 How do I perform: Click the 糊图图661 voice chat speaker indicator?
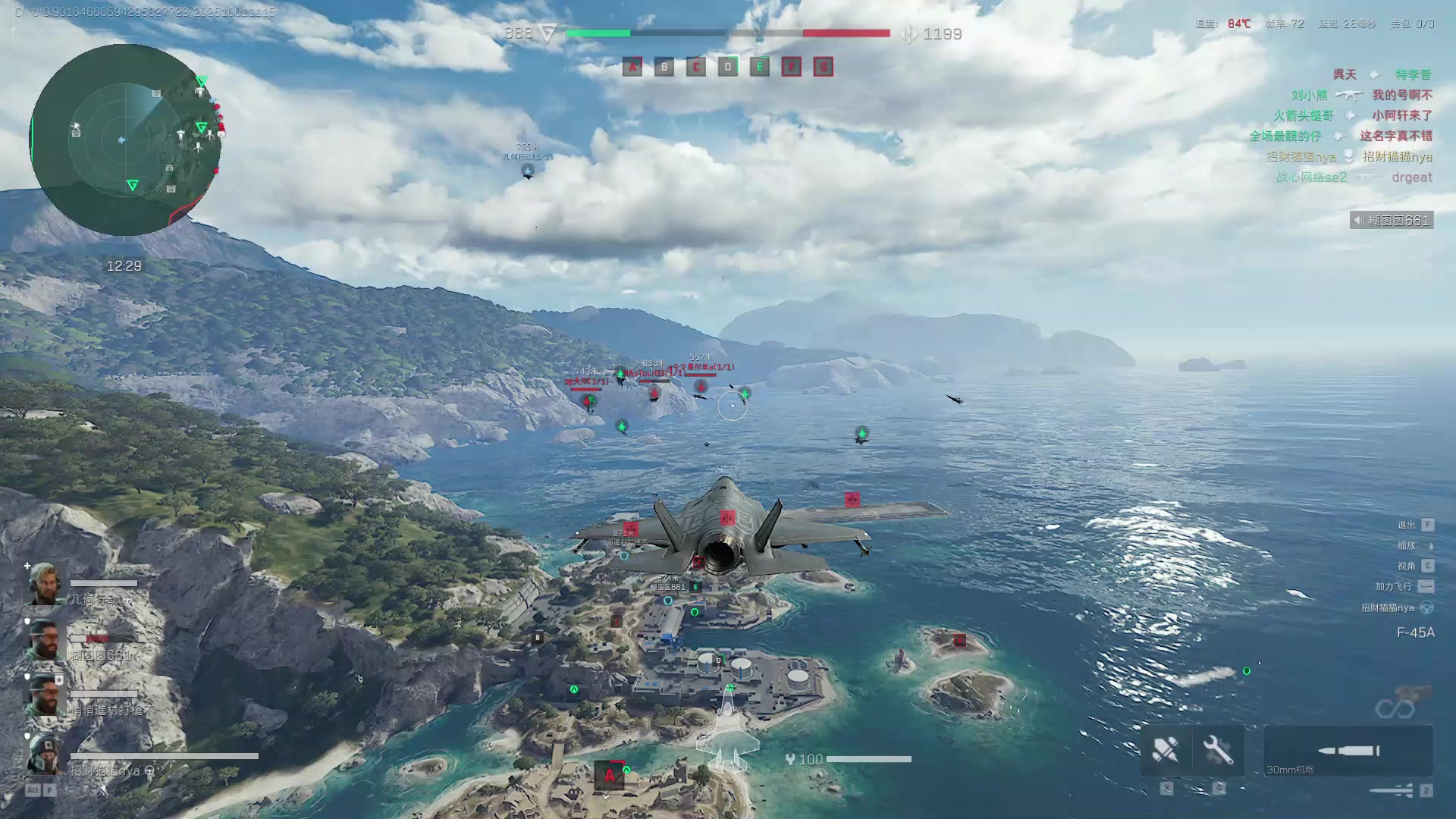[x=1391, y=221]
